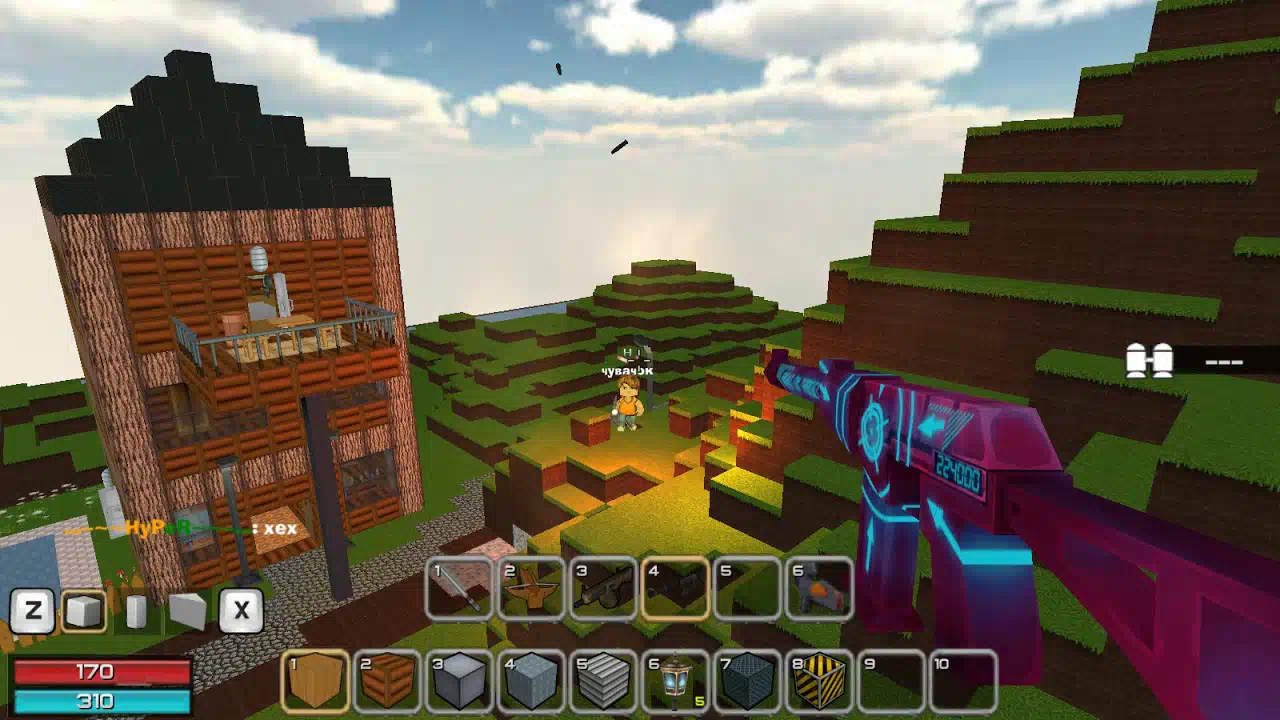Select the yellow-black hazard striped block

819,682
